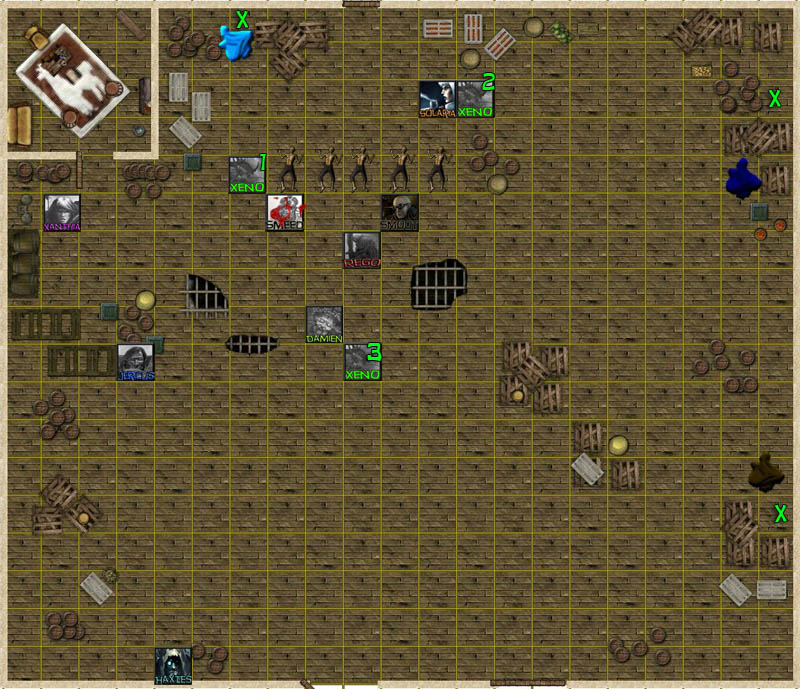Select the Xantha character token

(x=62, y=213)
